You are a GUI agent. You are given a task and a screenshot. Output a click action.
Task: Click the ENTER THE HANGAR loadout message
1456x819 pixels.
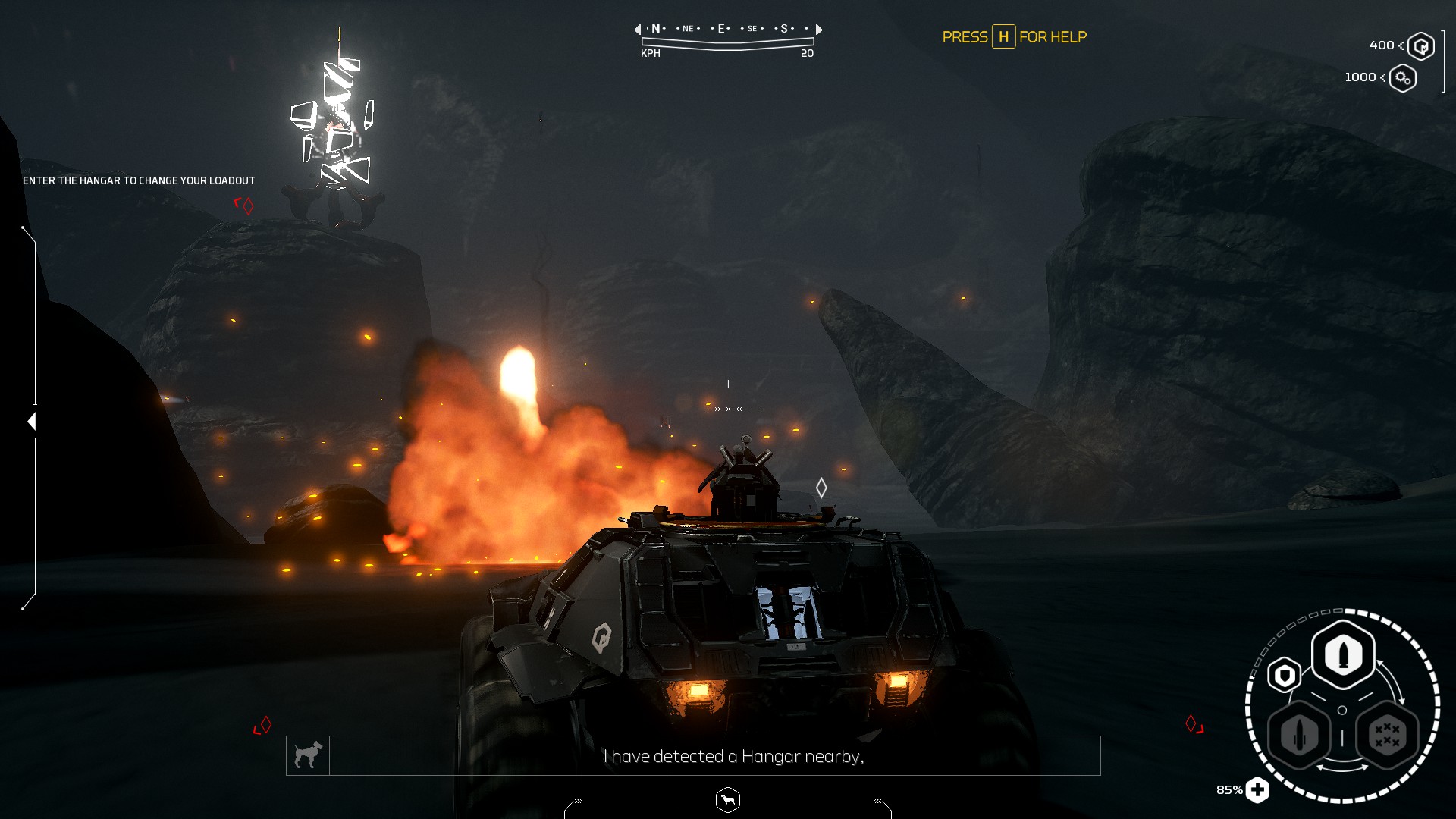[x=139, y=181]
